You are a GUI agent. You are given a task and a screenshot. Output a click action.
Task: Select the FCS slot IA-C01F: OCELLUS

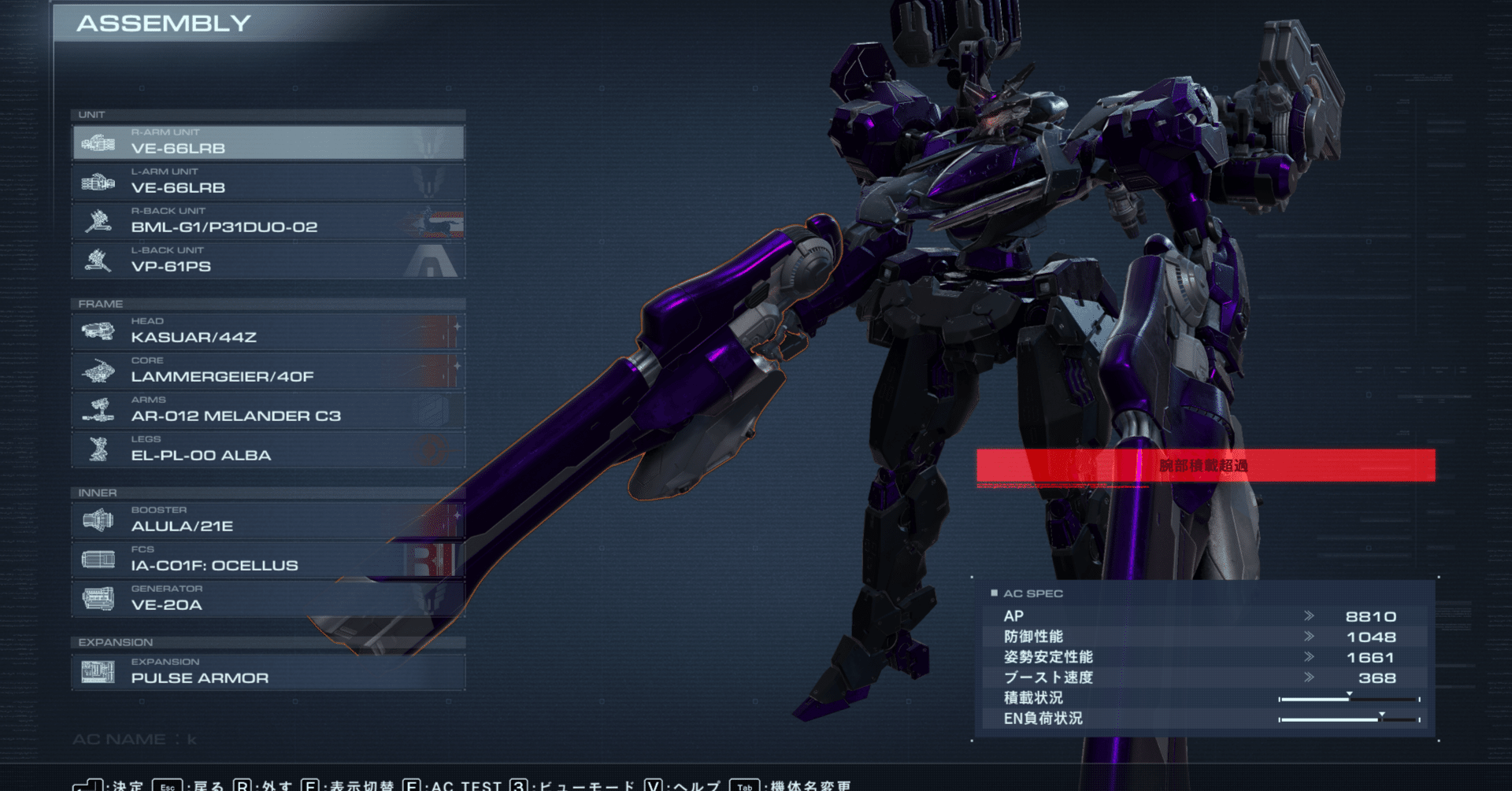268,560
